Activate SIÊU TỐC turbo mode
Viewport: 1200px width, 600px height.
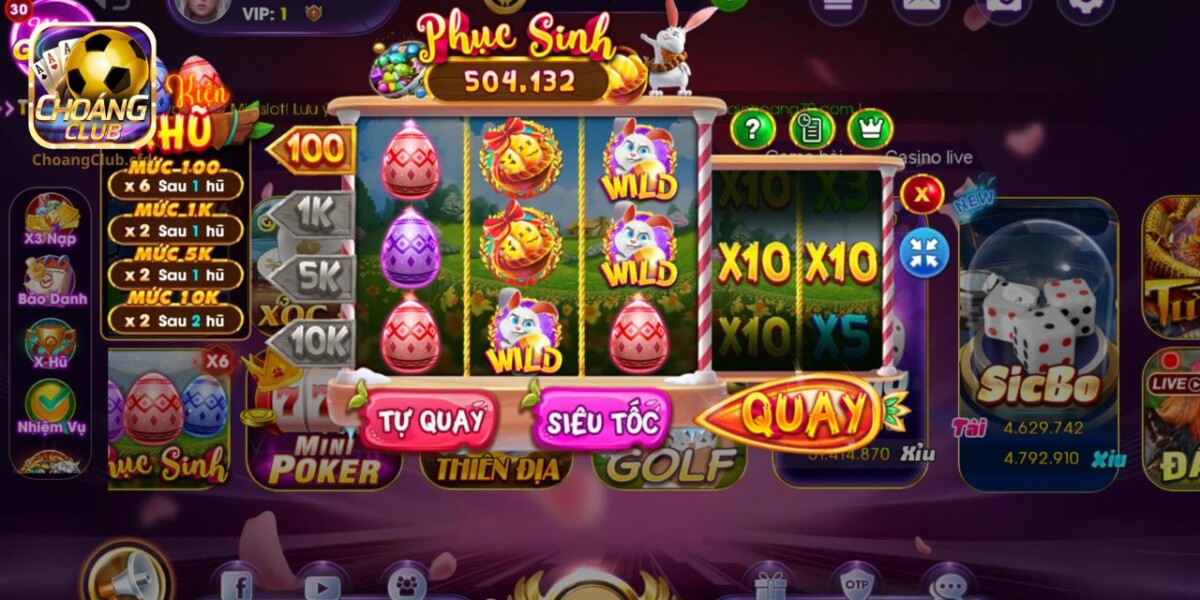[x=602, y=421]
